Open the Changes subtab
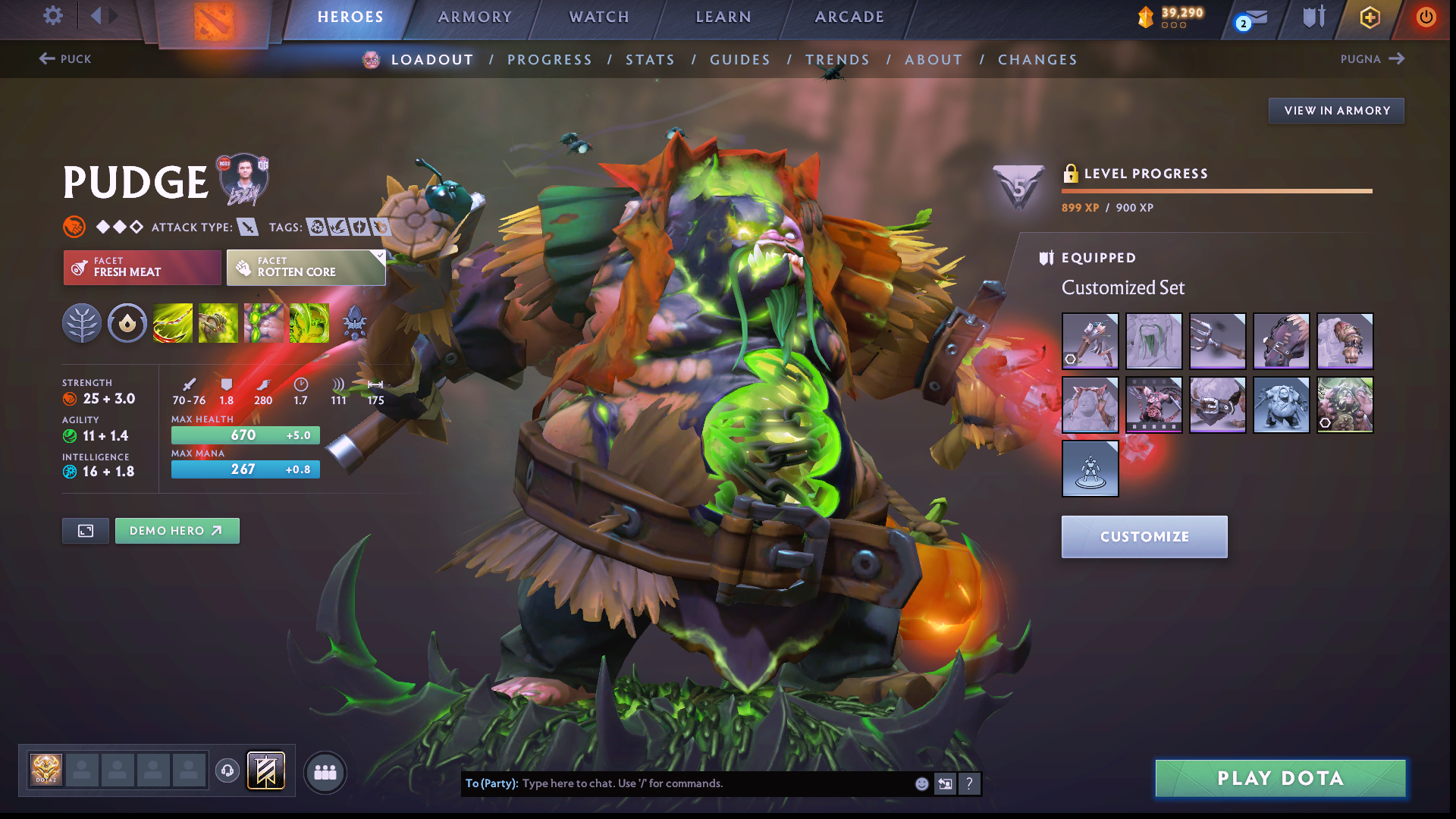The height and width of the screenshot is (819, 1456). click(1037, 60)
